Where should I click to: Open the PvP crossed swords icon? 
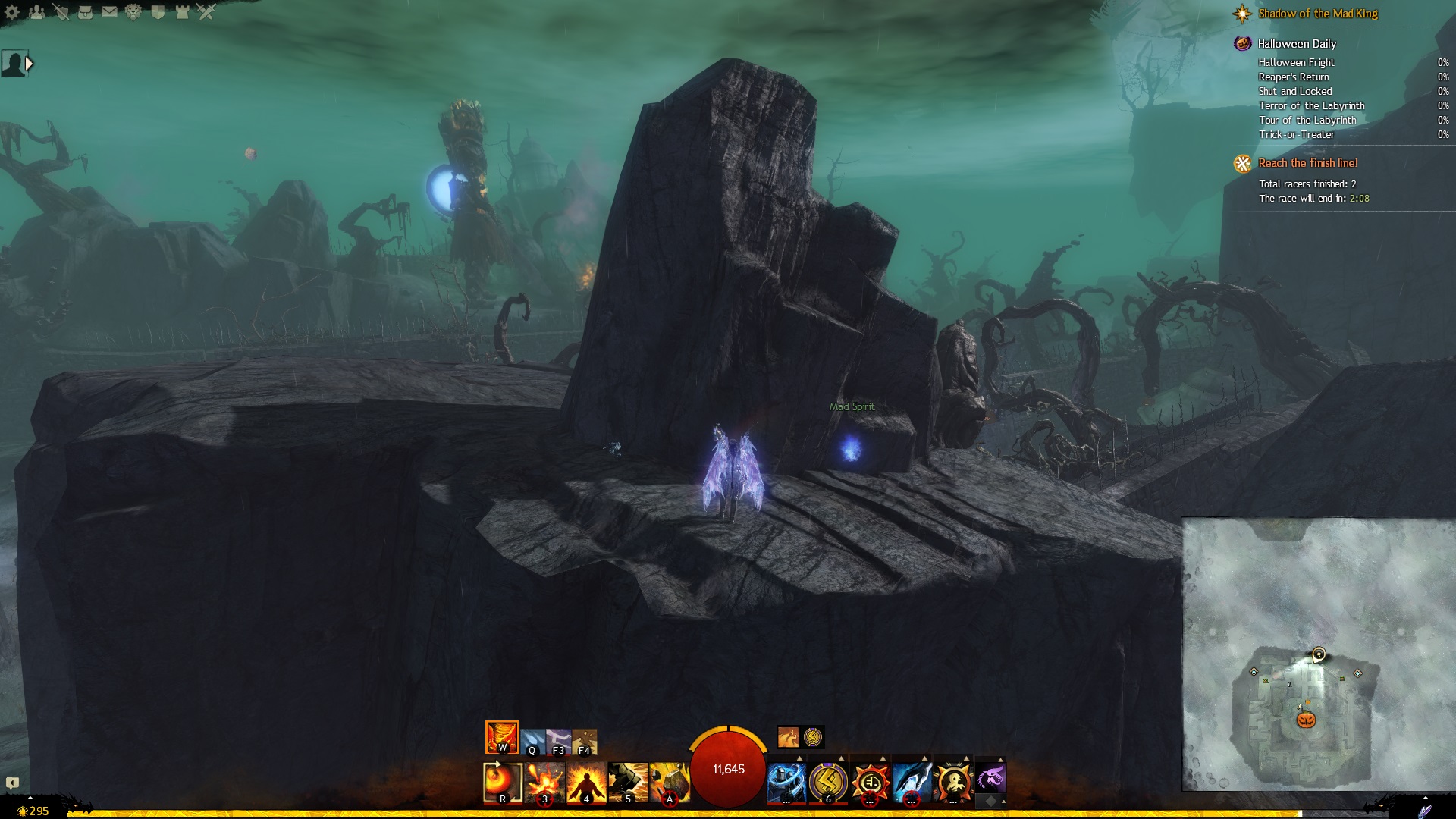(x=206, y=12)
